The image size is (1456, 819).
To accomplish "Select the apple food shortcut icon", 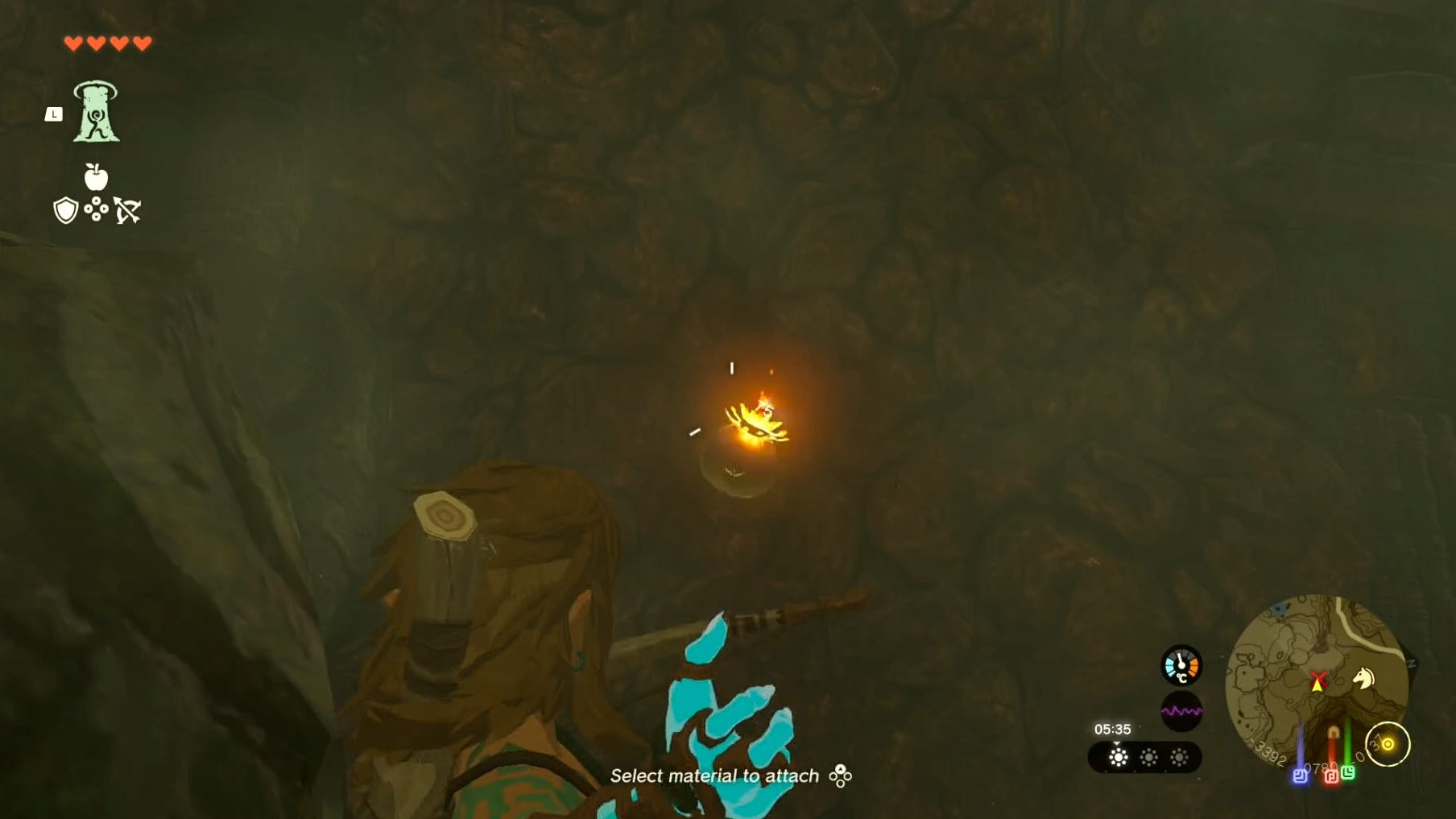I will [x=96, y=176].
